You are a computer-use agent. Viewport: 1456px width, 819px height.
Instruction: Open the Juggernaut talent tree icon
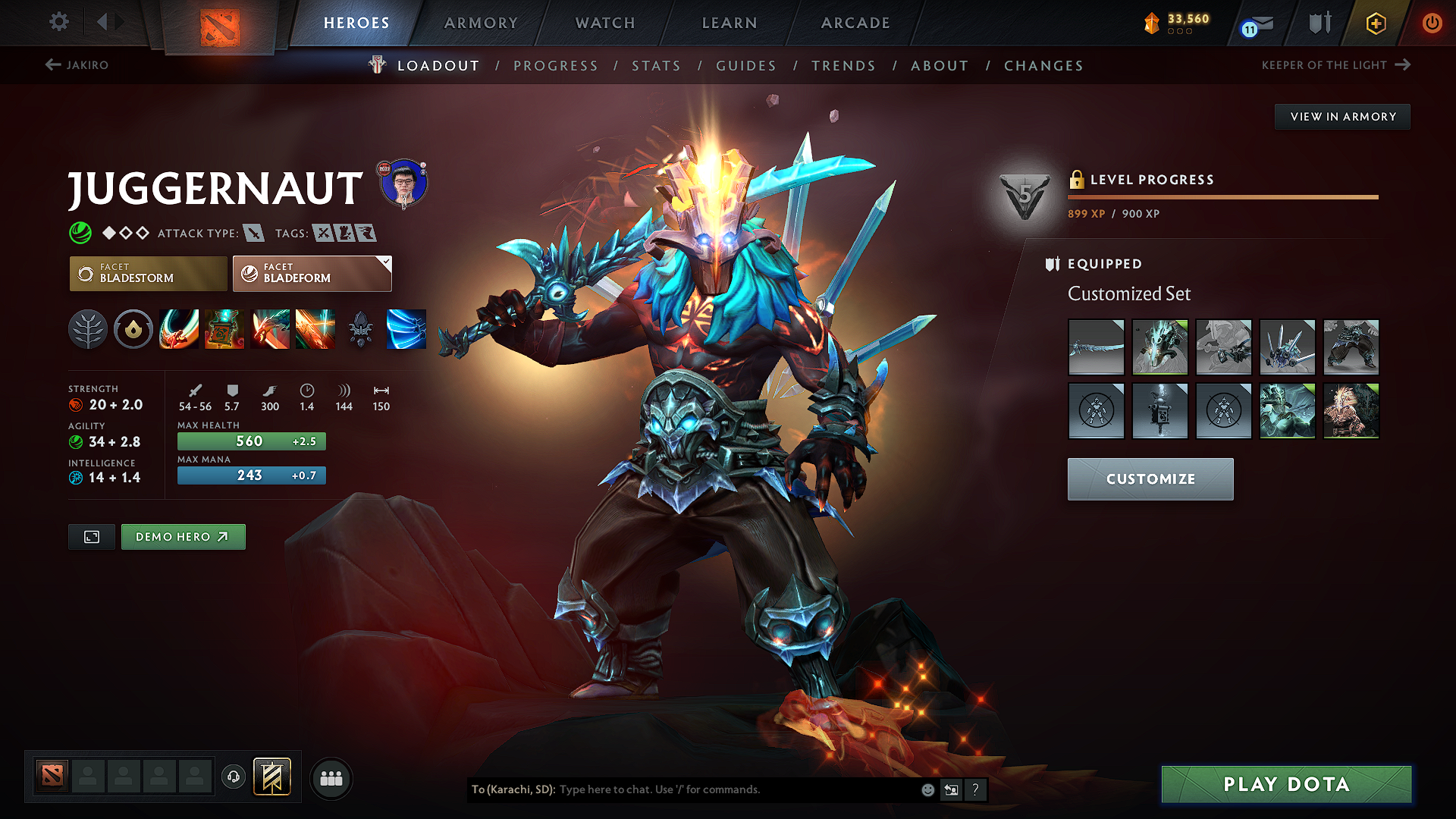(x=88, y=329)
